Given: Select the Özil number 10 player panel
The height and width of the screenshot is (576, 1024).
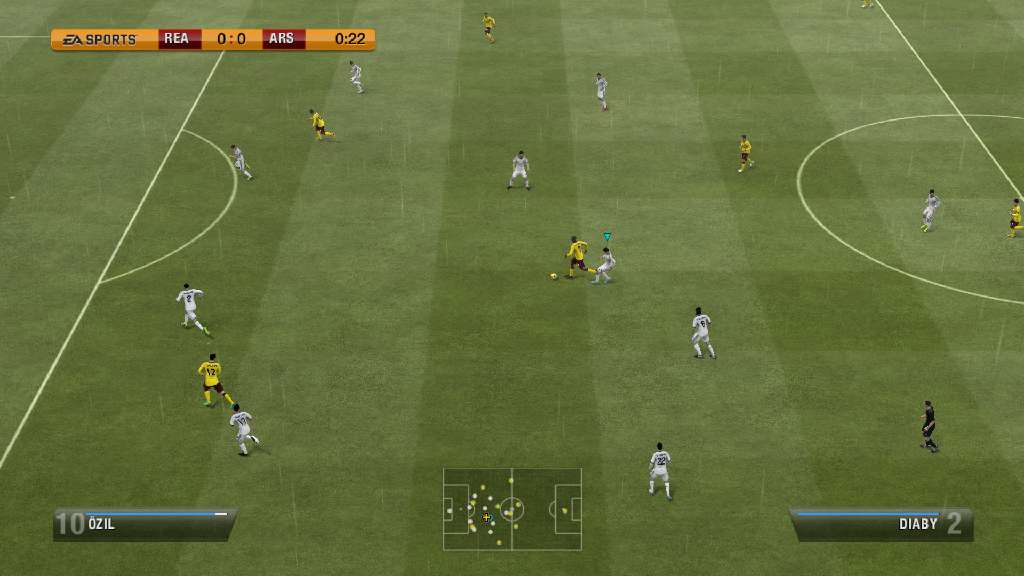Looking at the screenshot, I should point(143,524).
